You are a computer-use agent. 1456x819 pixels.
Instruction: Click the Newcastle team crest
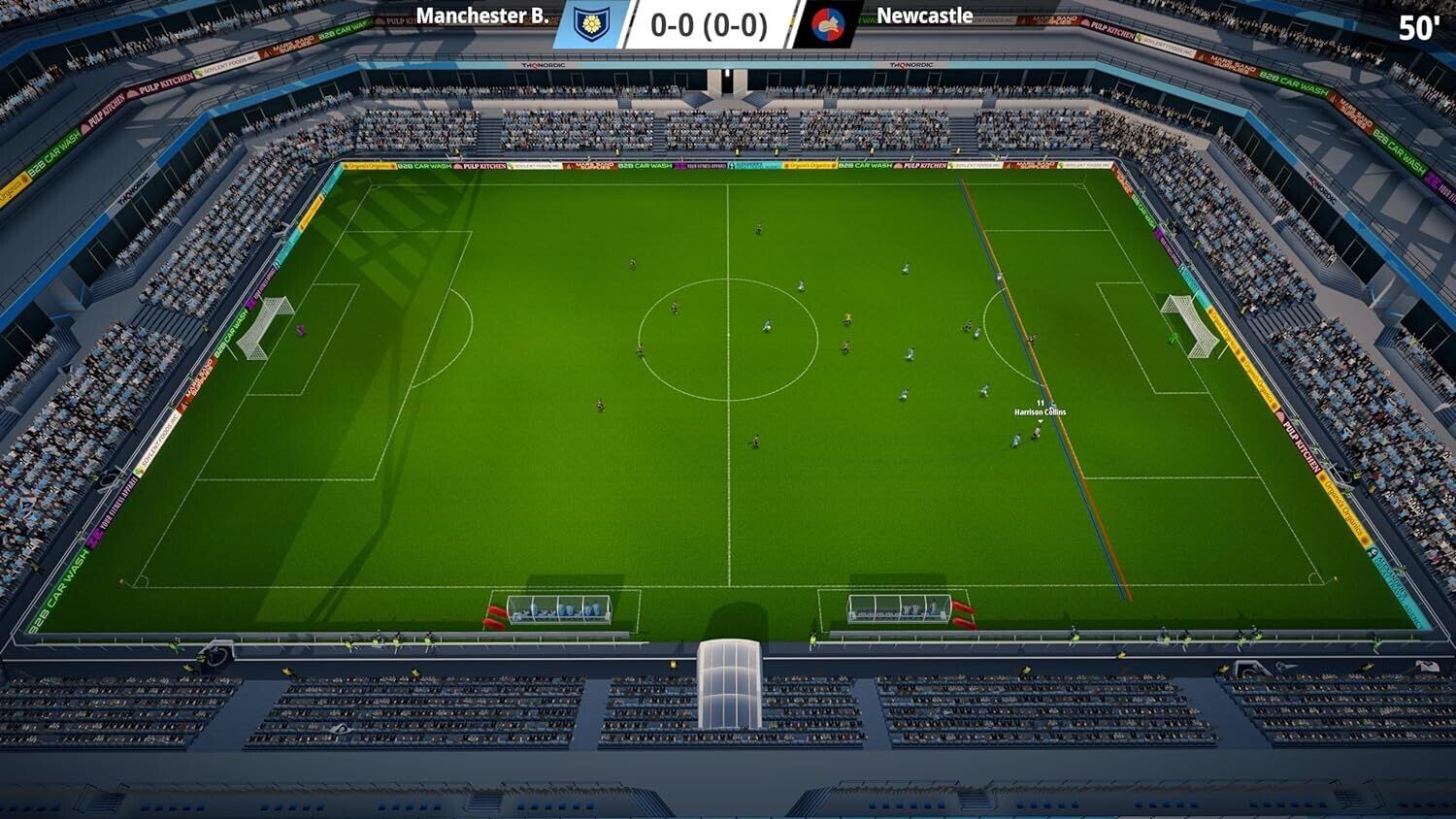click(828, 24)
